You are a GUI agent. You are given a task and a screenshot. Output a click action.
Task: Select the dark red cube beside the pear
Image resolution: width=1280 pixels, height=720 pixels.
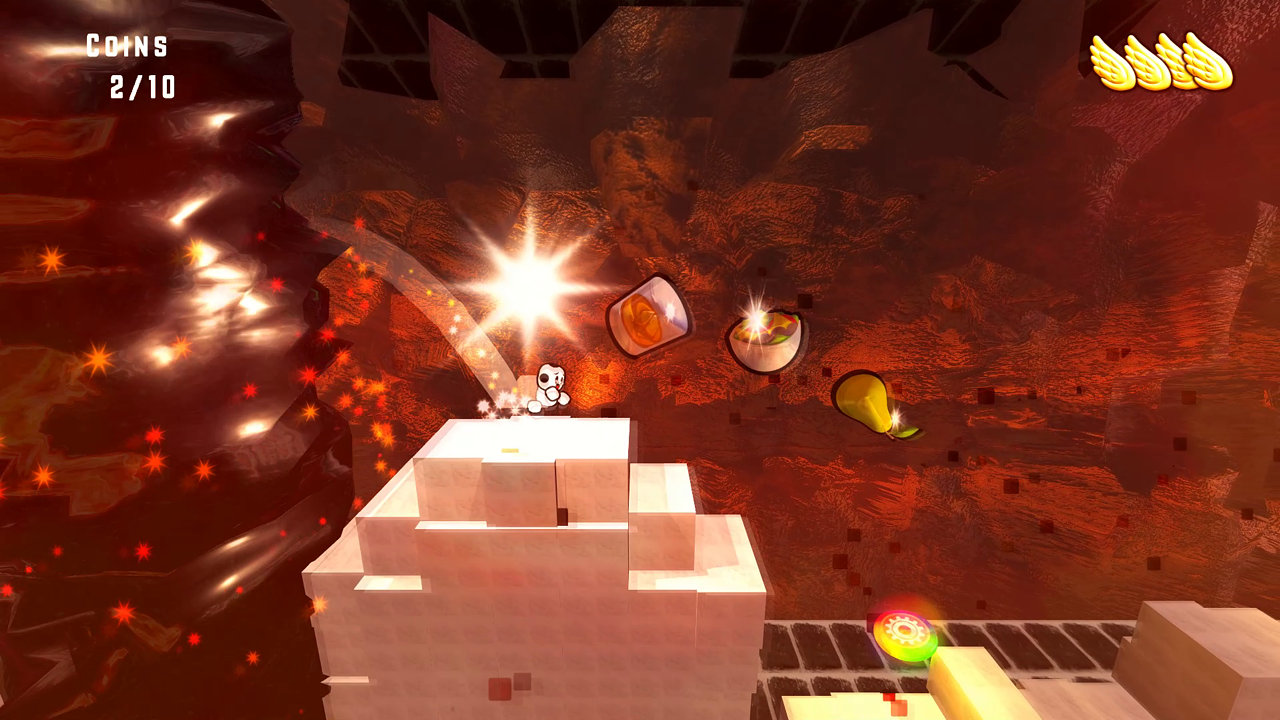pos(988,394)
